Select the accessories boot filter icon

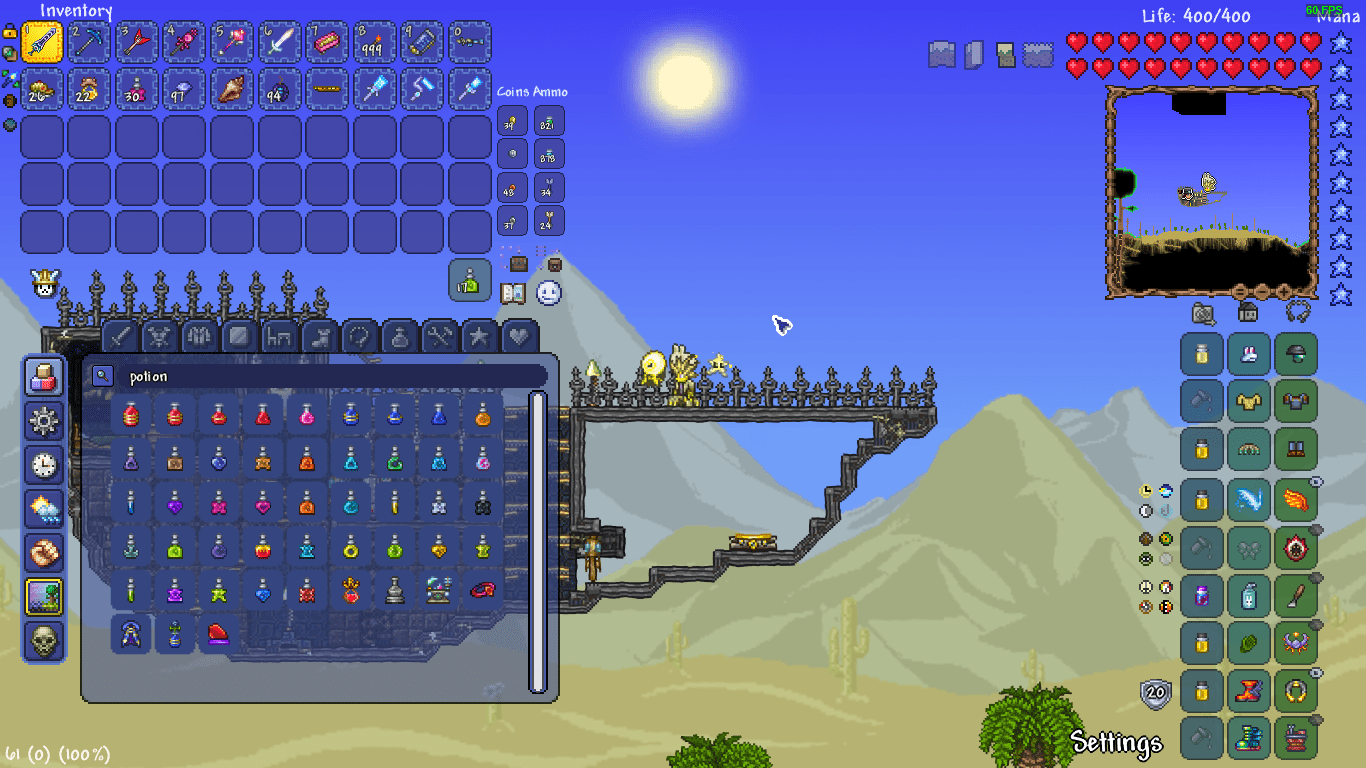click(319, 337)
